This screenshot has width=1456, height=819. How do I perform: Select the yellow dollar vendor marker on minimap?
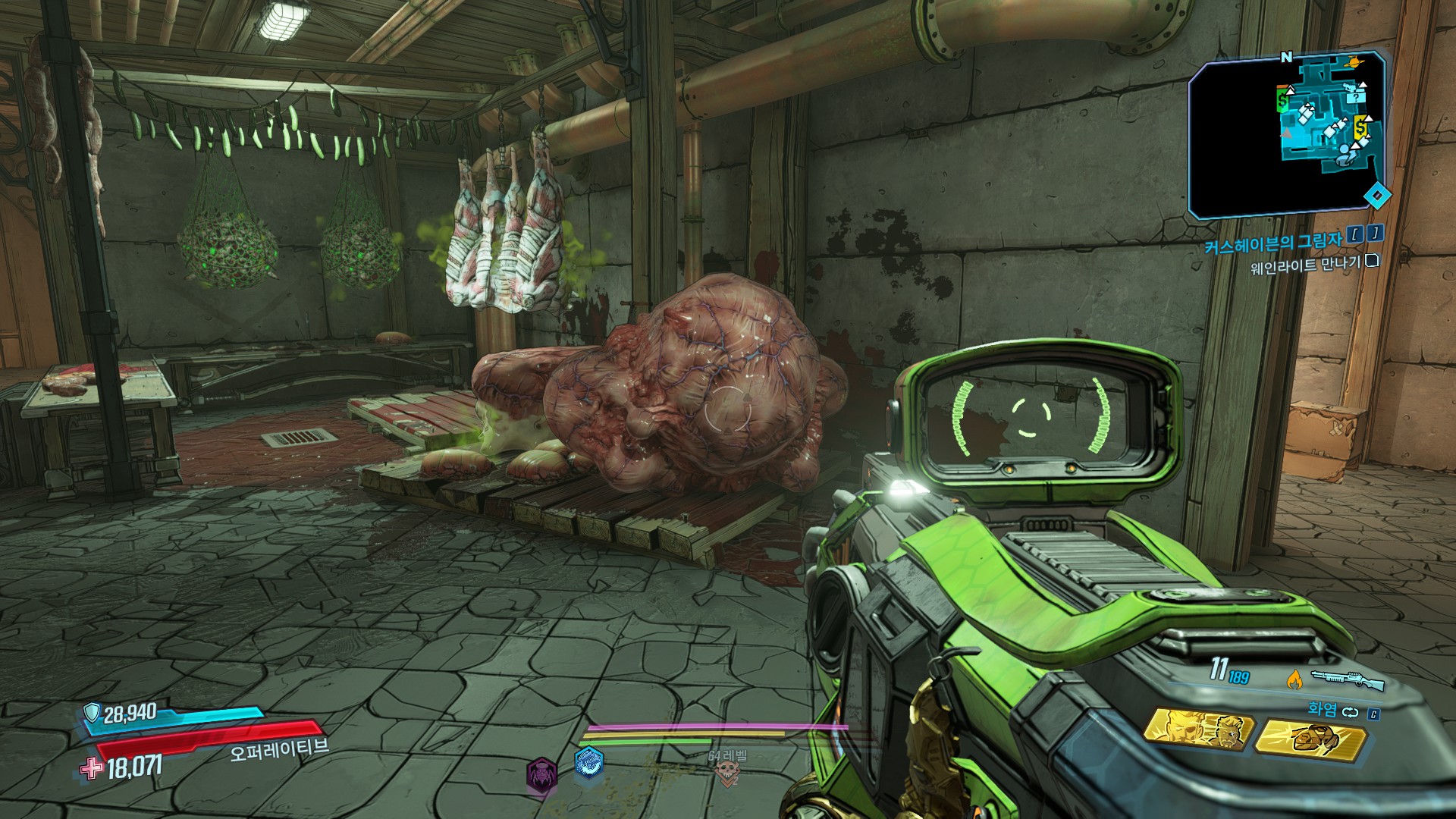1361,124
